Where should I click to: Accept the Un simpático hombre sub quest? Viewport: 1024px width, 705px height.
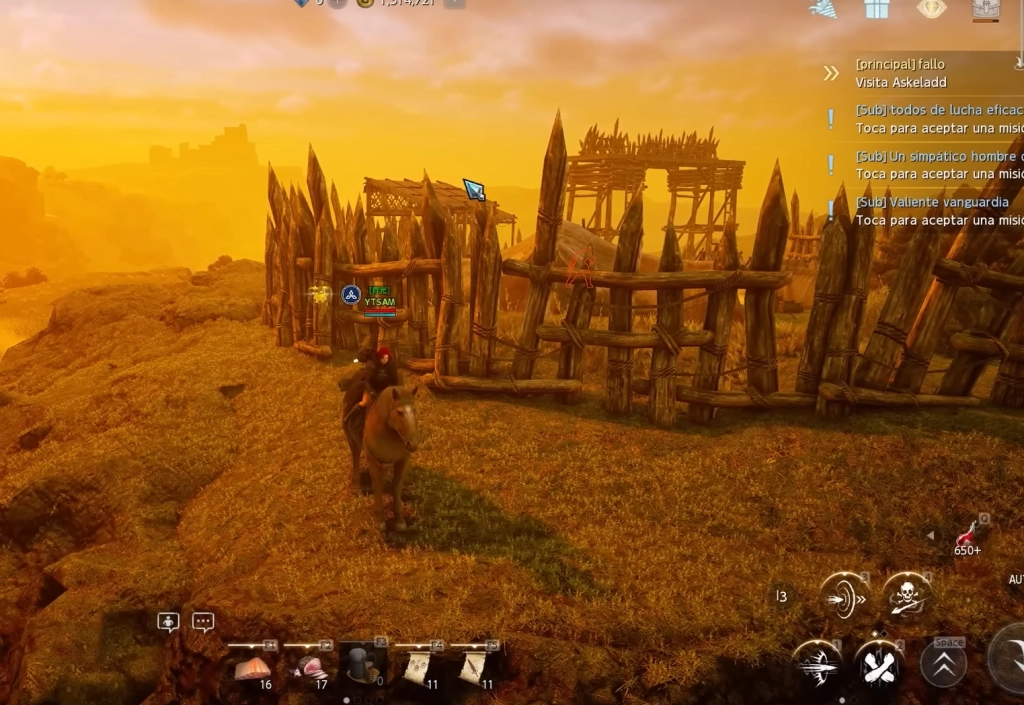click(x=935, y=165)
